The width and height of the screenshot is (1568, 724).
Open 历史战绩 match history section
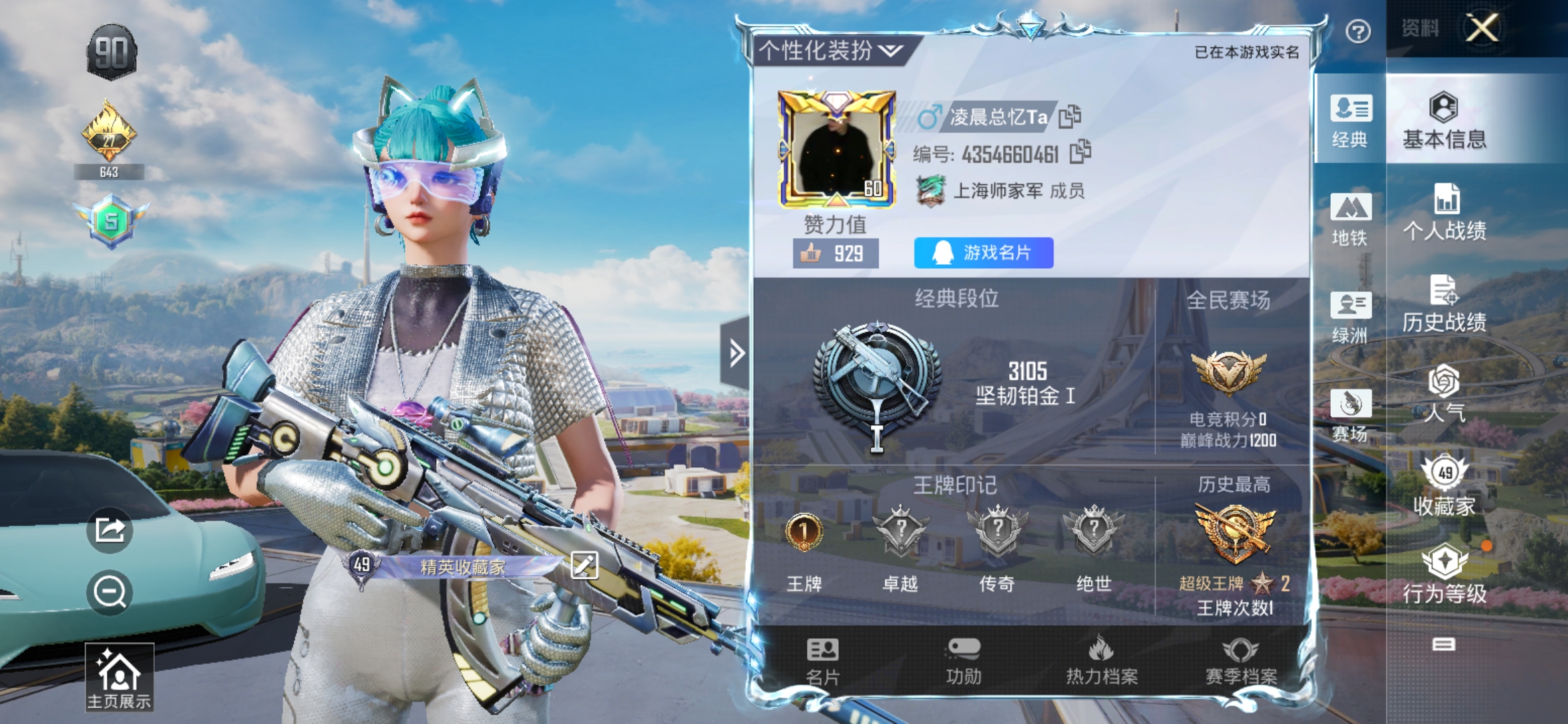click(1444, 304)
